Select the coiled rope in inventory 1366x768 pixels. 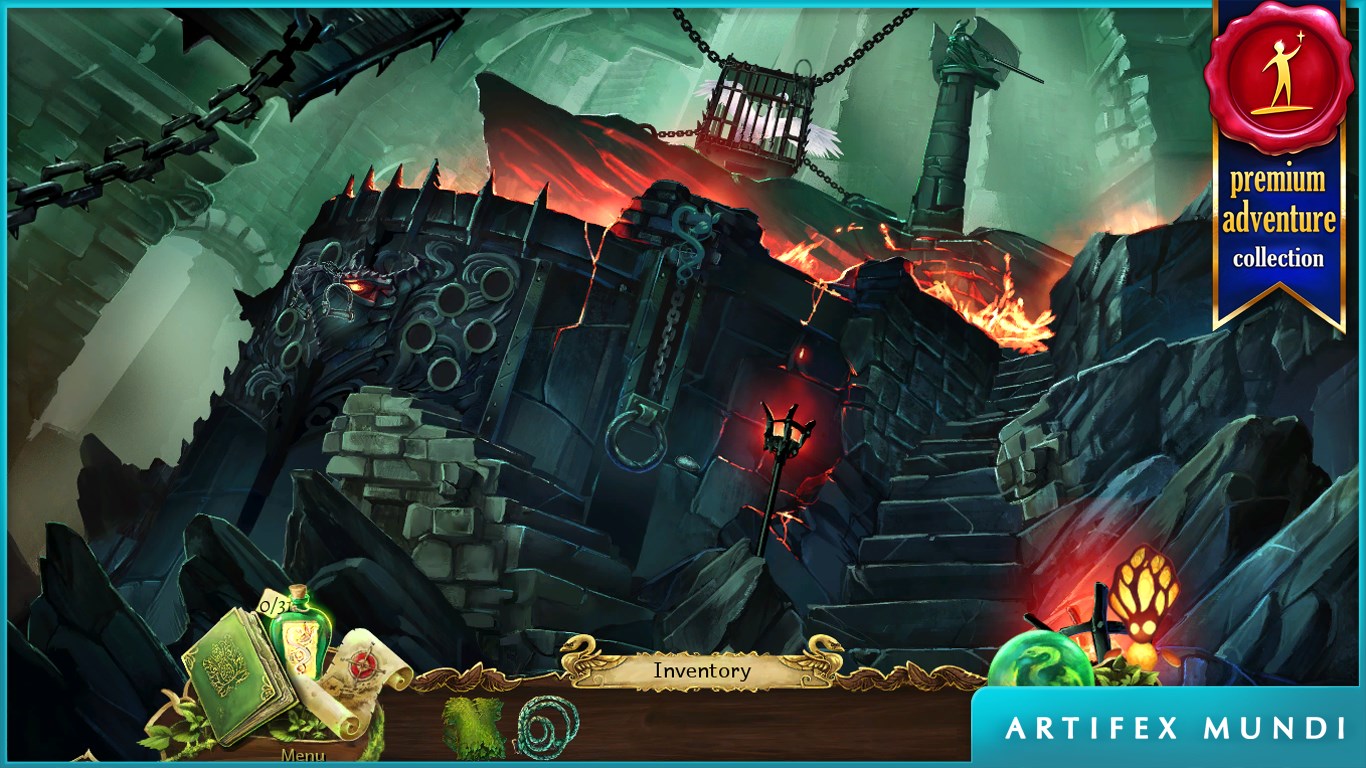pos(548,727)
